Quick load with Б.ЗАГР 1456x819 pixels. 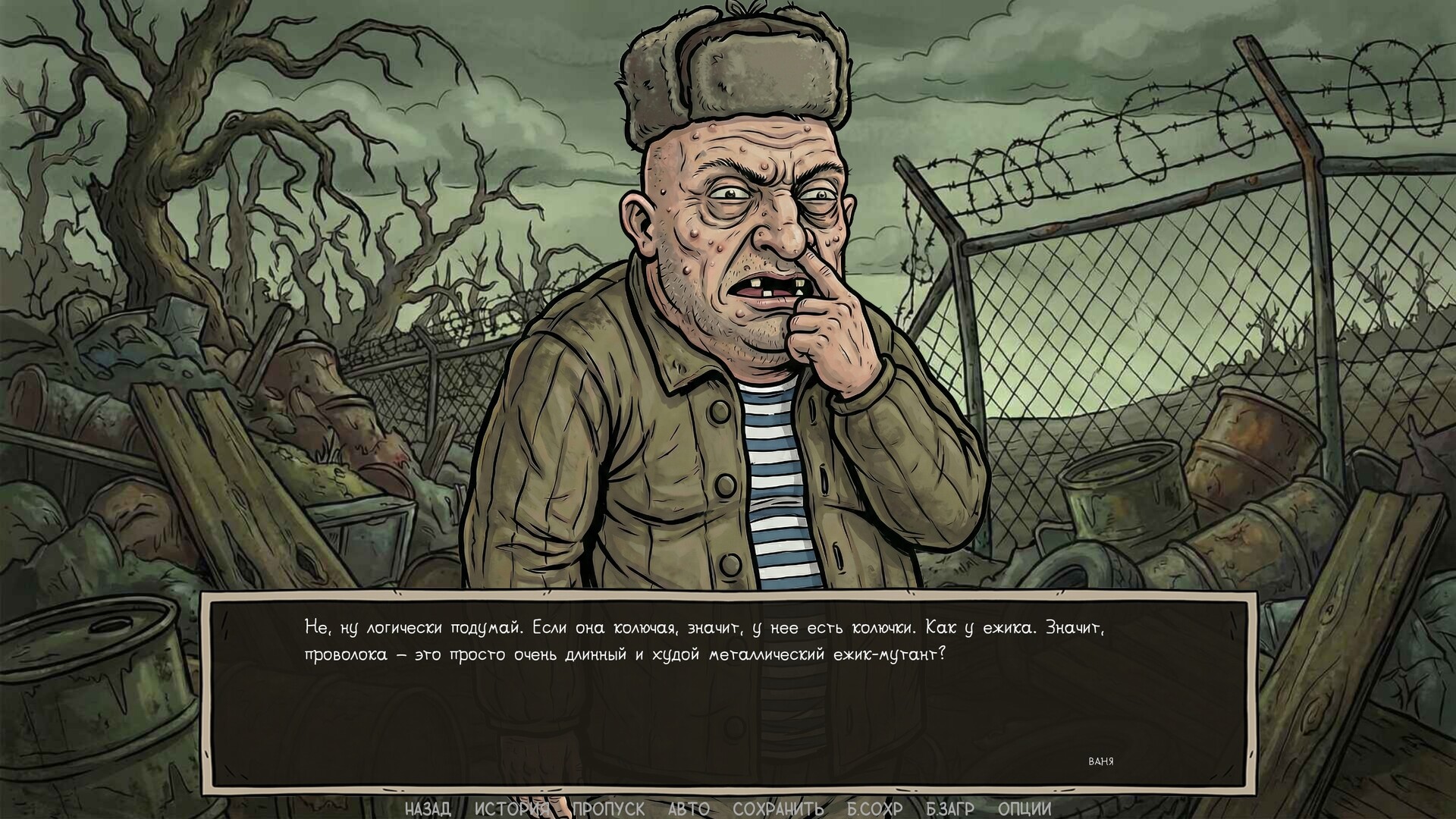(950, 808)
